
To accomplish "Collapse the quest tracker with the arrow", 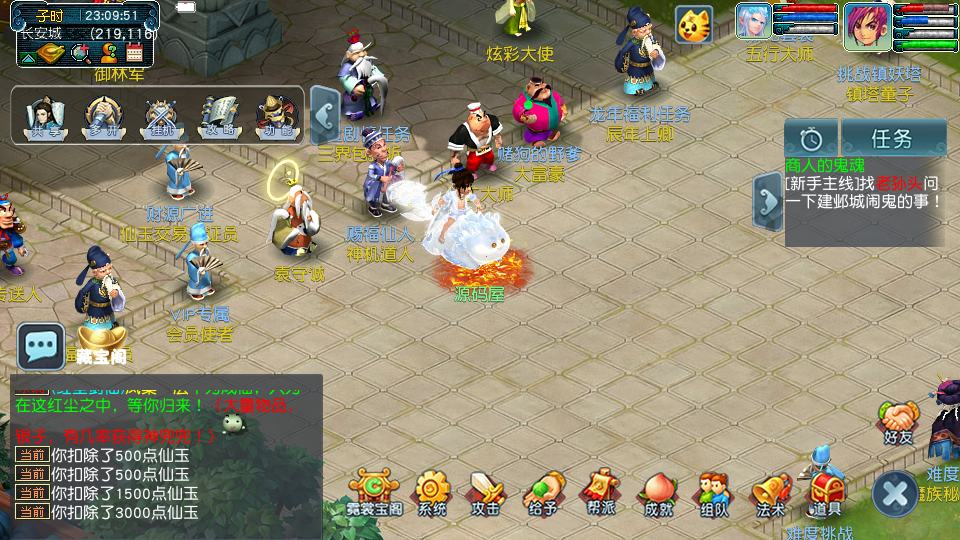I will (767, 201).
